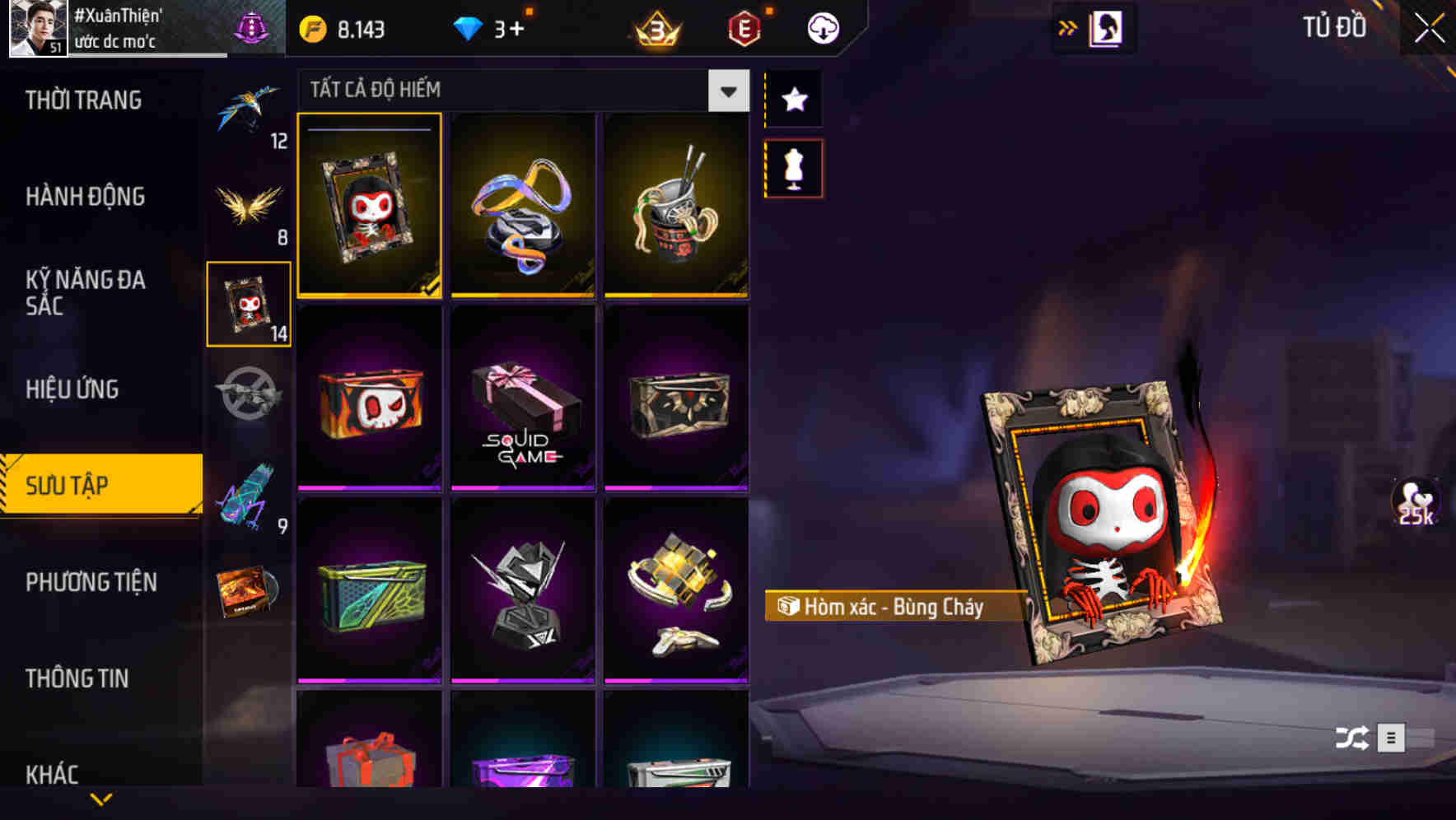Select the diamond currency icon
This screenshot has width=1456, height=820.
pyautogui.click(x=469, y=27)
